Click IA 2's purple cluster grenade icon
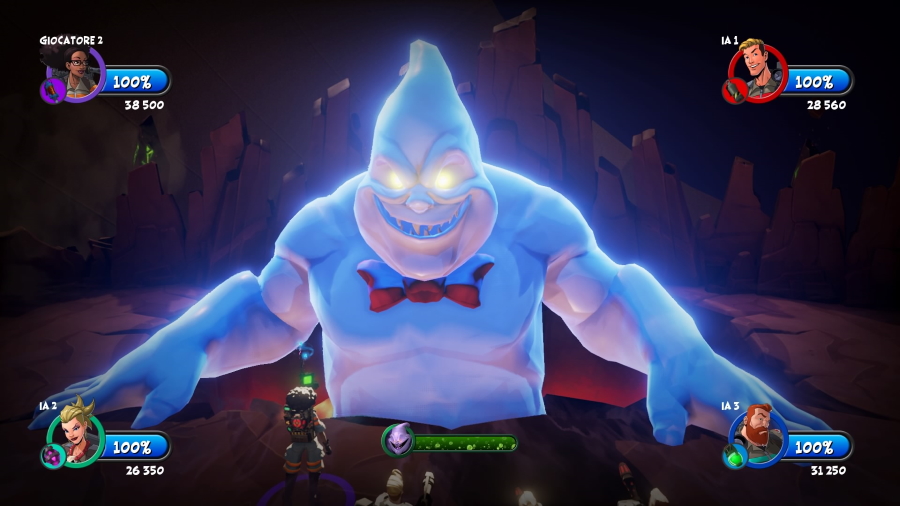The image size is (900, 506). (x=51, y=456)
